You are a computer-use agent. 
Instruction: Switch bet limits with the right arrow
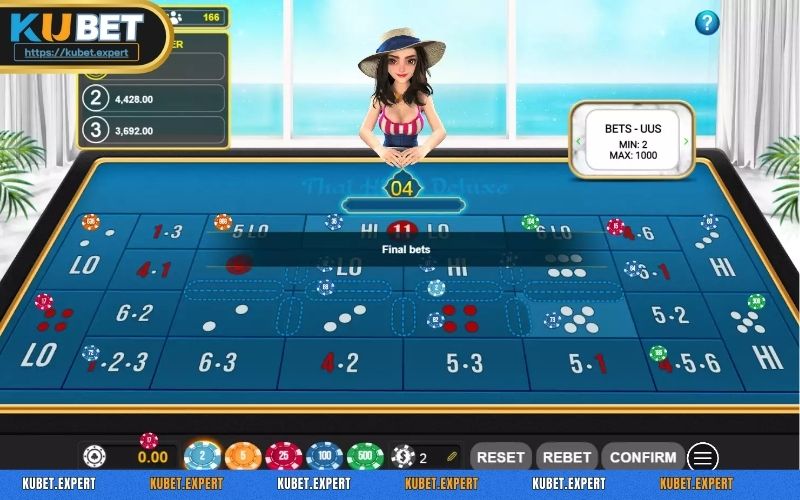point(686,141)
